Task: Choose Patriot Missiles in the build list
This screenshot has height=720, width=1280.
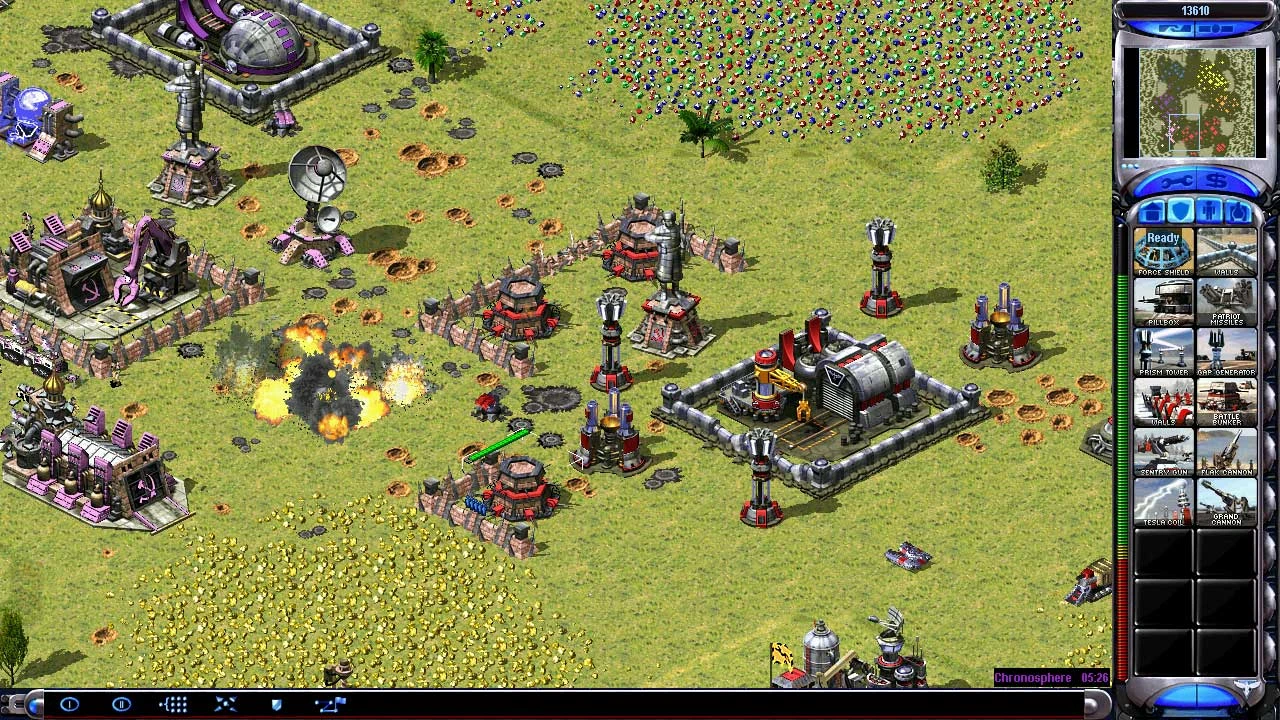Action: click(1226, 302)
